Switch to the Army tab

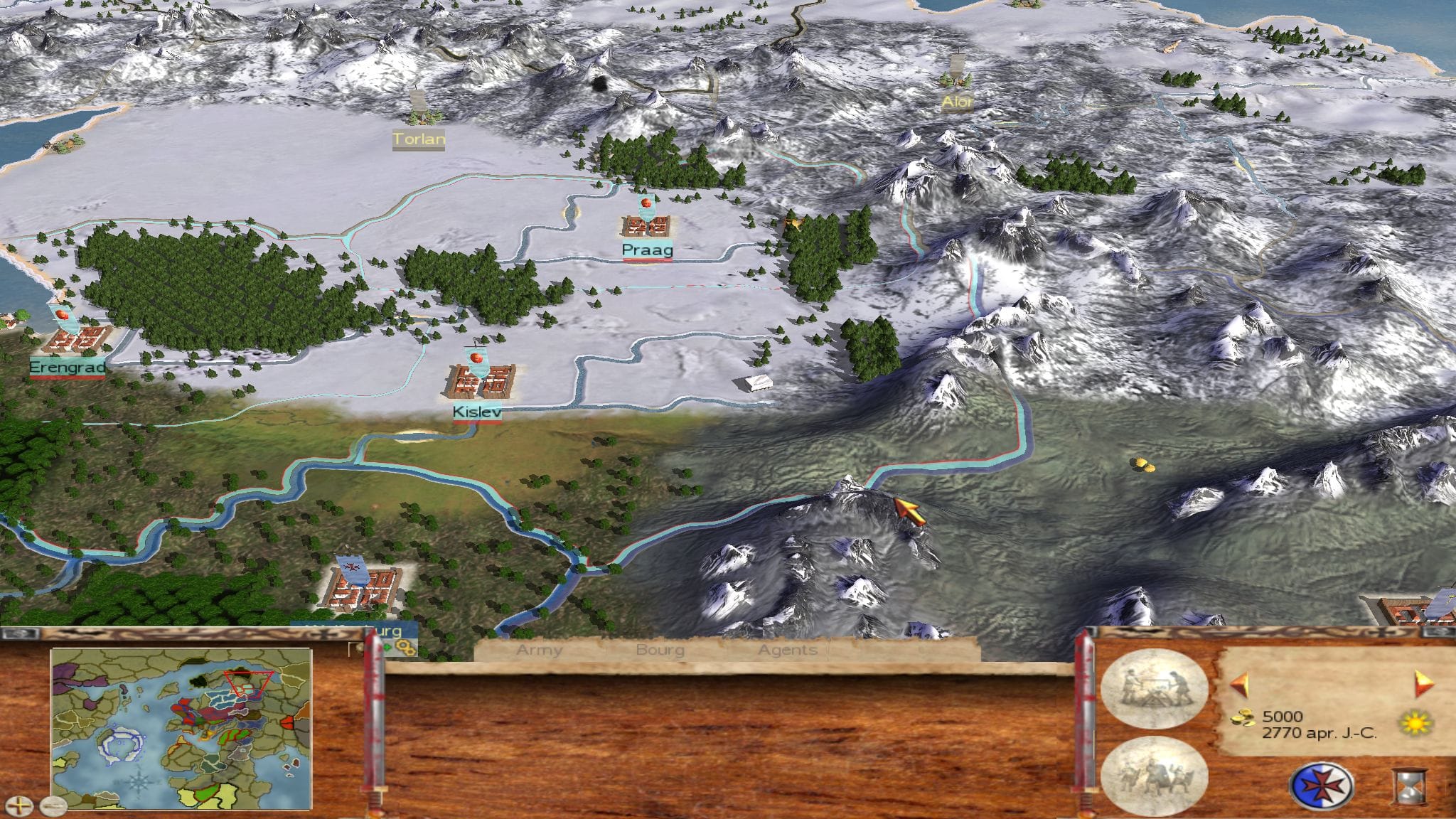tap(539, 650)
